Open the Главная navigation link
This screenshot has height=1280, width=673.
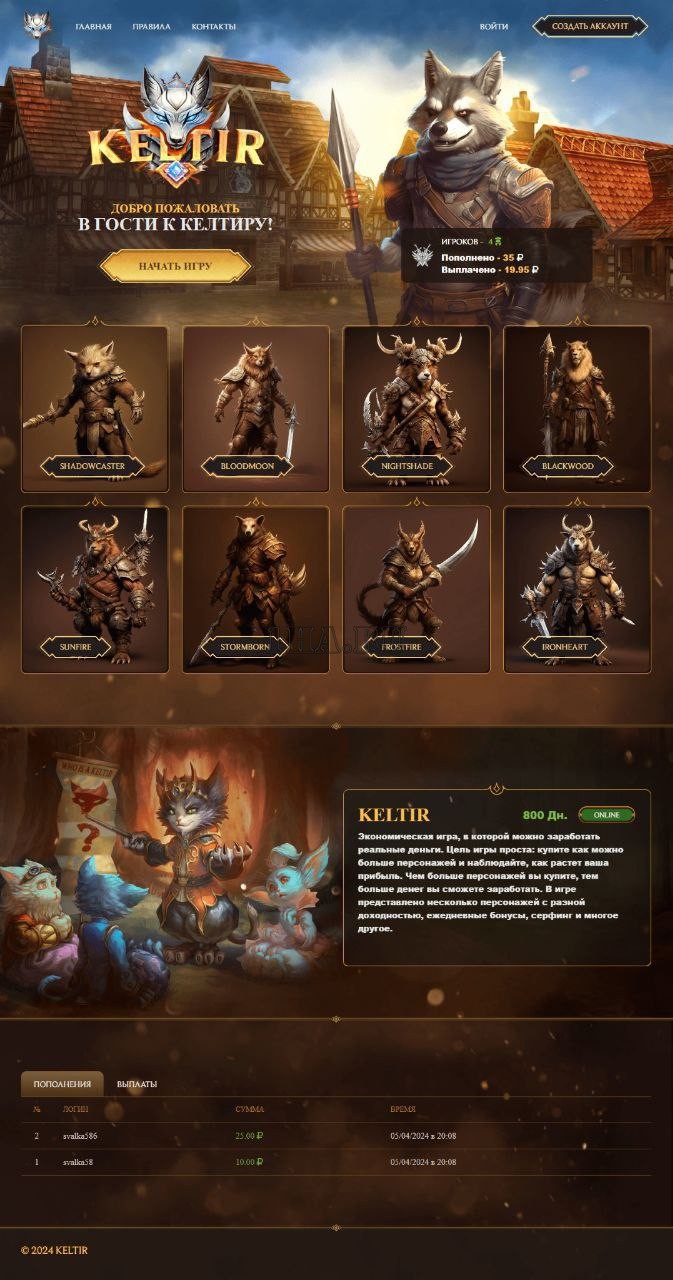93,26
